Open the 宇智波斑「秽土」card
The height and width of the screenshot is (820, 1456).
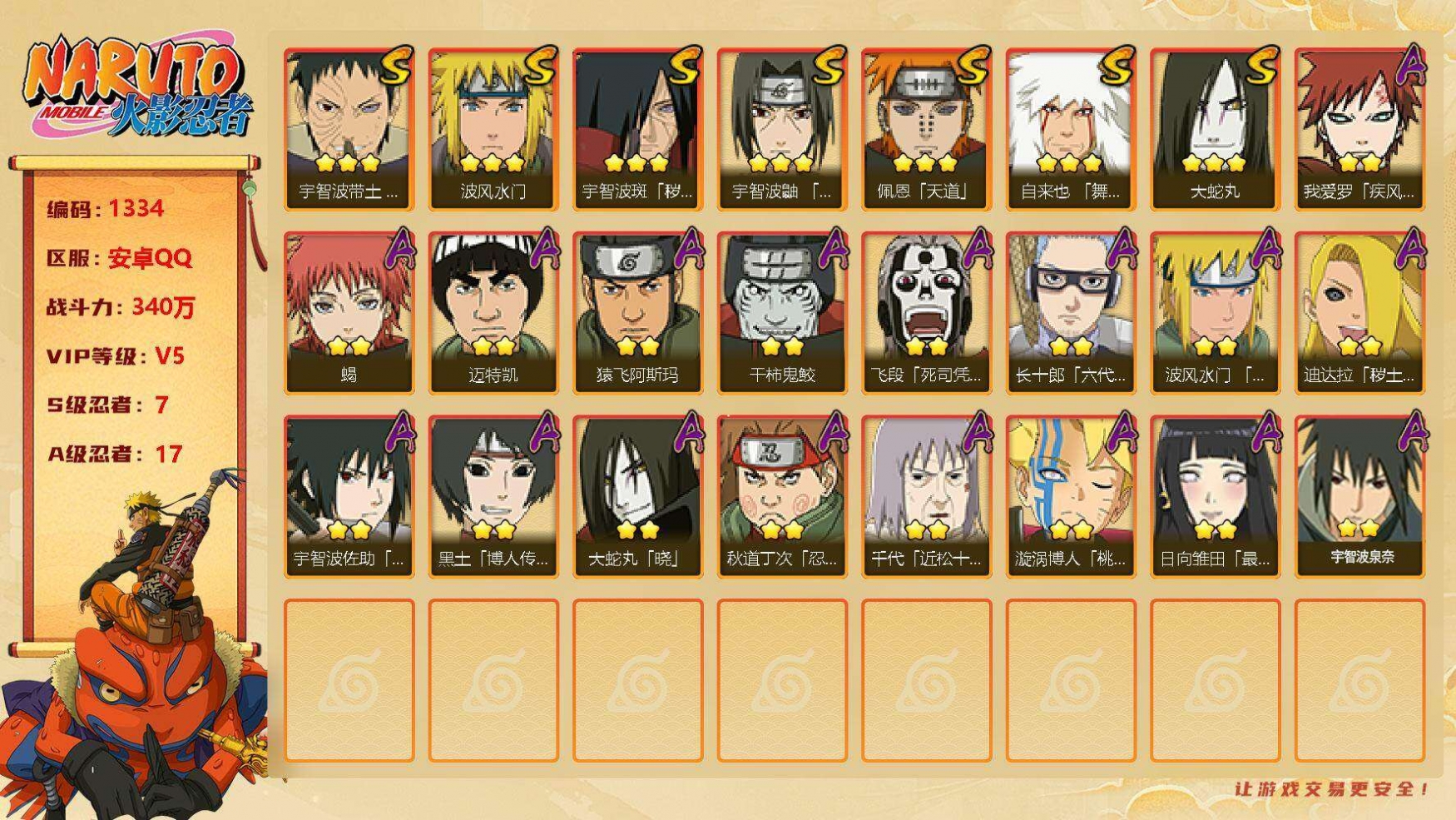tap(637, 128)
